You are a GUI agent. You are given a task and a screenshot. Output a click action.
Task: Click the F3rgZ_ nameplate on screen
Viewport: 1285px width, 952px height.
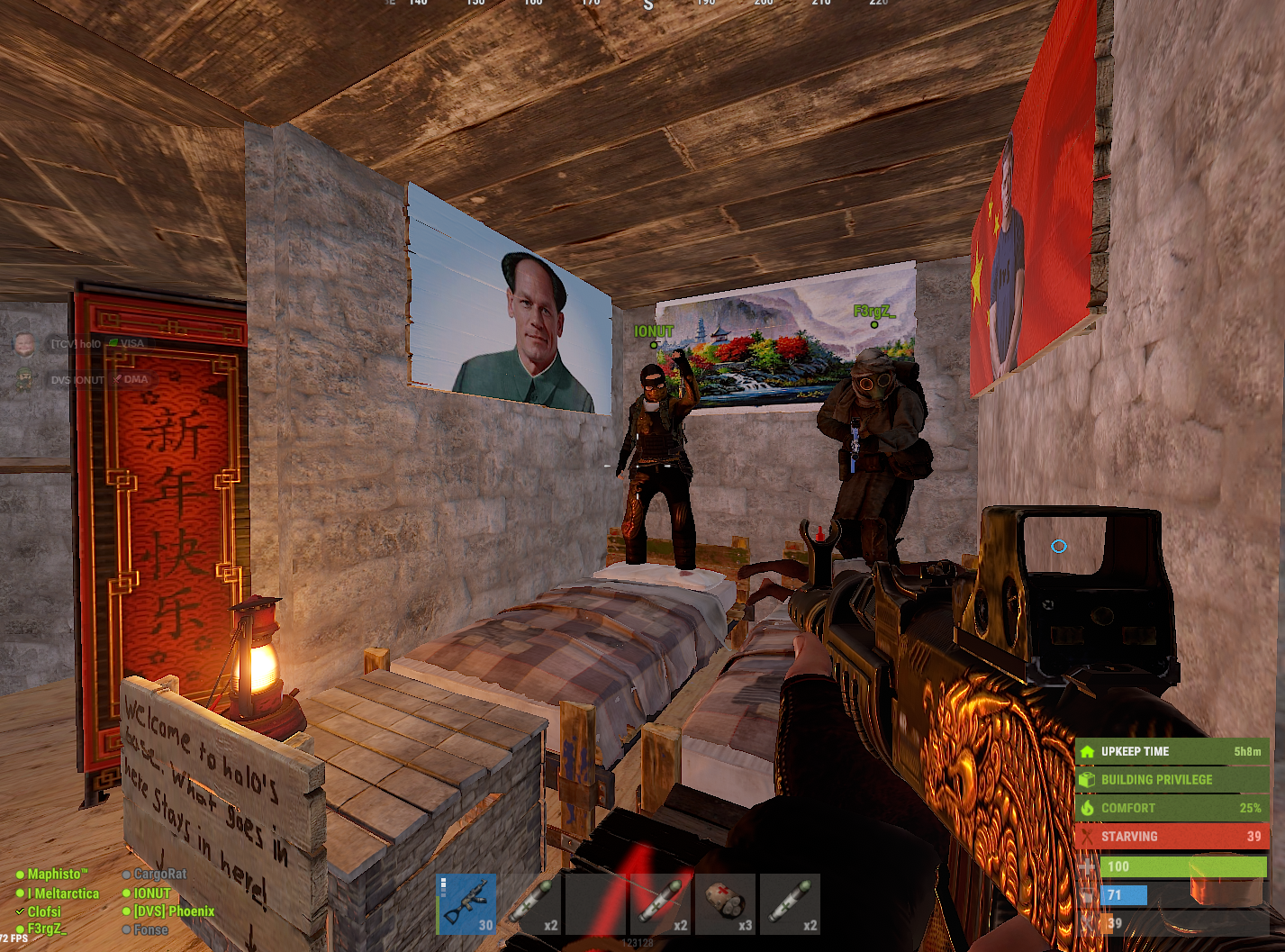pyautogui.click(x=873, y=313)
